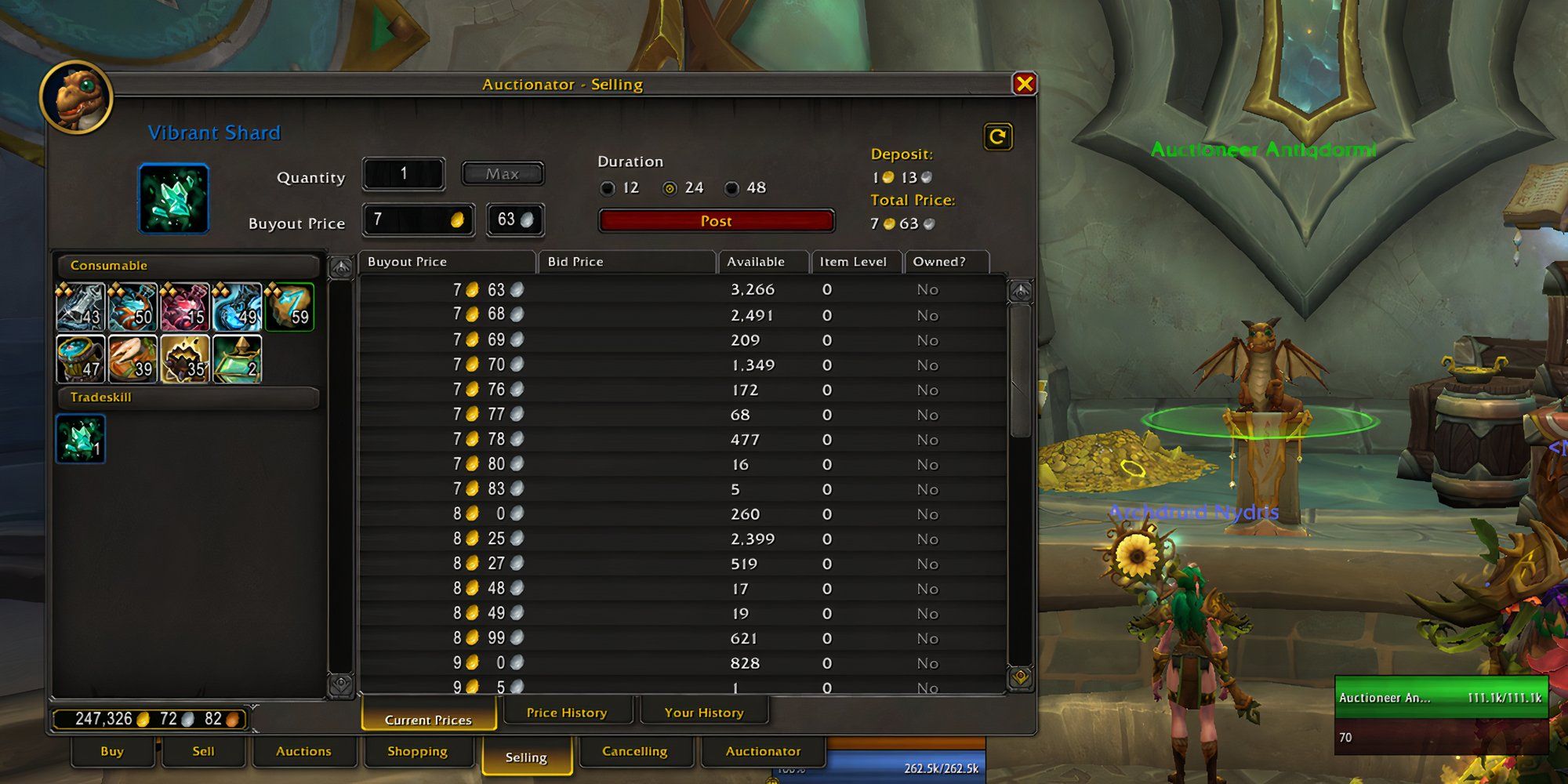This screenshot has width=1568, height=784.
Task: Select the glowing rune item with quantity 59
Action: tap(290, 308)
